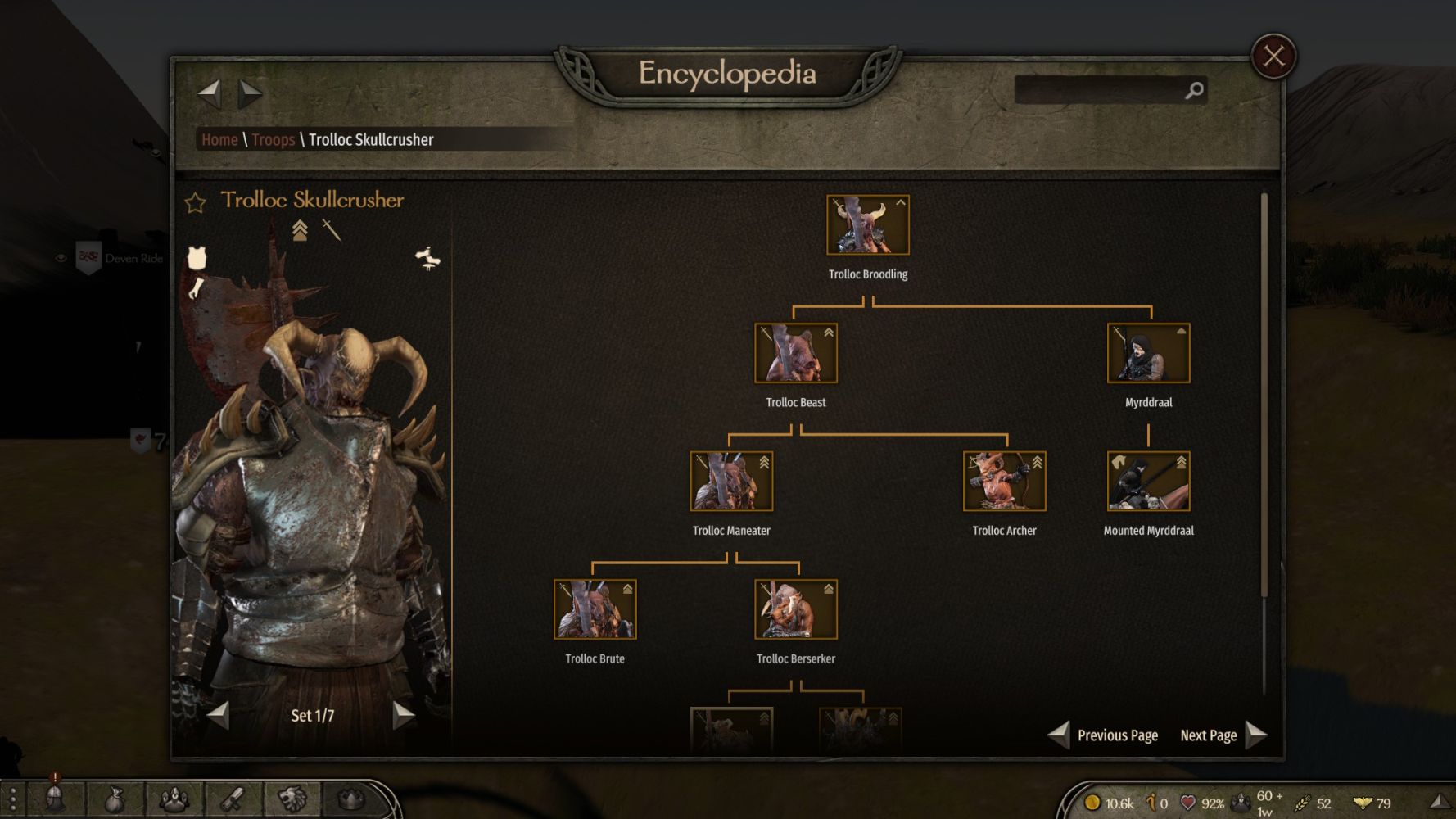Viewport: 1456px width, 819px height.
Task: Open the Troops breadcrumb link
Action: point(273,140)
